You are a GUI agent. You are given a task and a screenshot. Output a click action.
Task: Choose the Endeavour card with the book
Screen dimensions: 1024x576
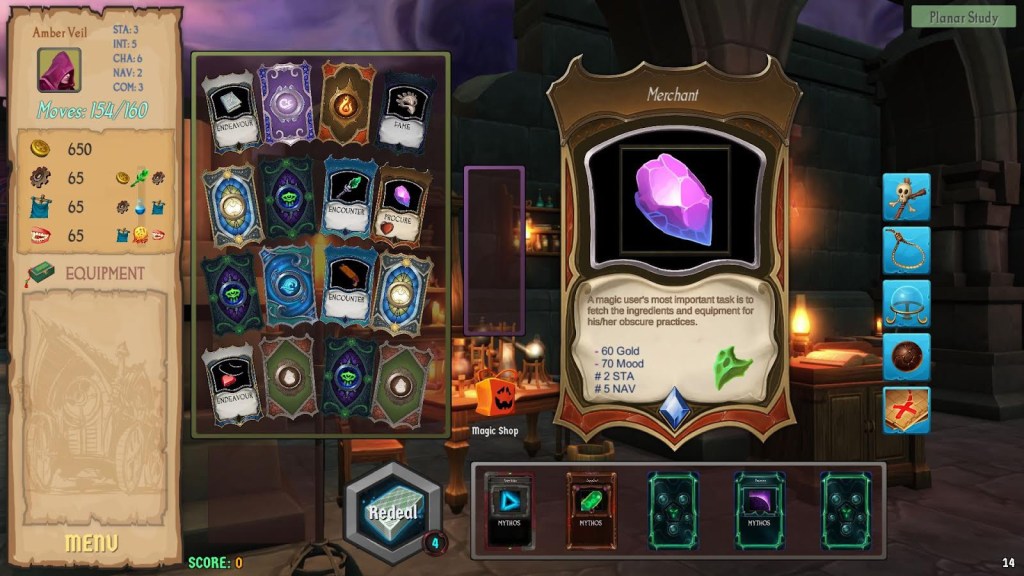click(x=230, y=111)
